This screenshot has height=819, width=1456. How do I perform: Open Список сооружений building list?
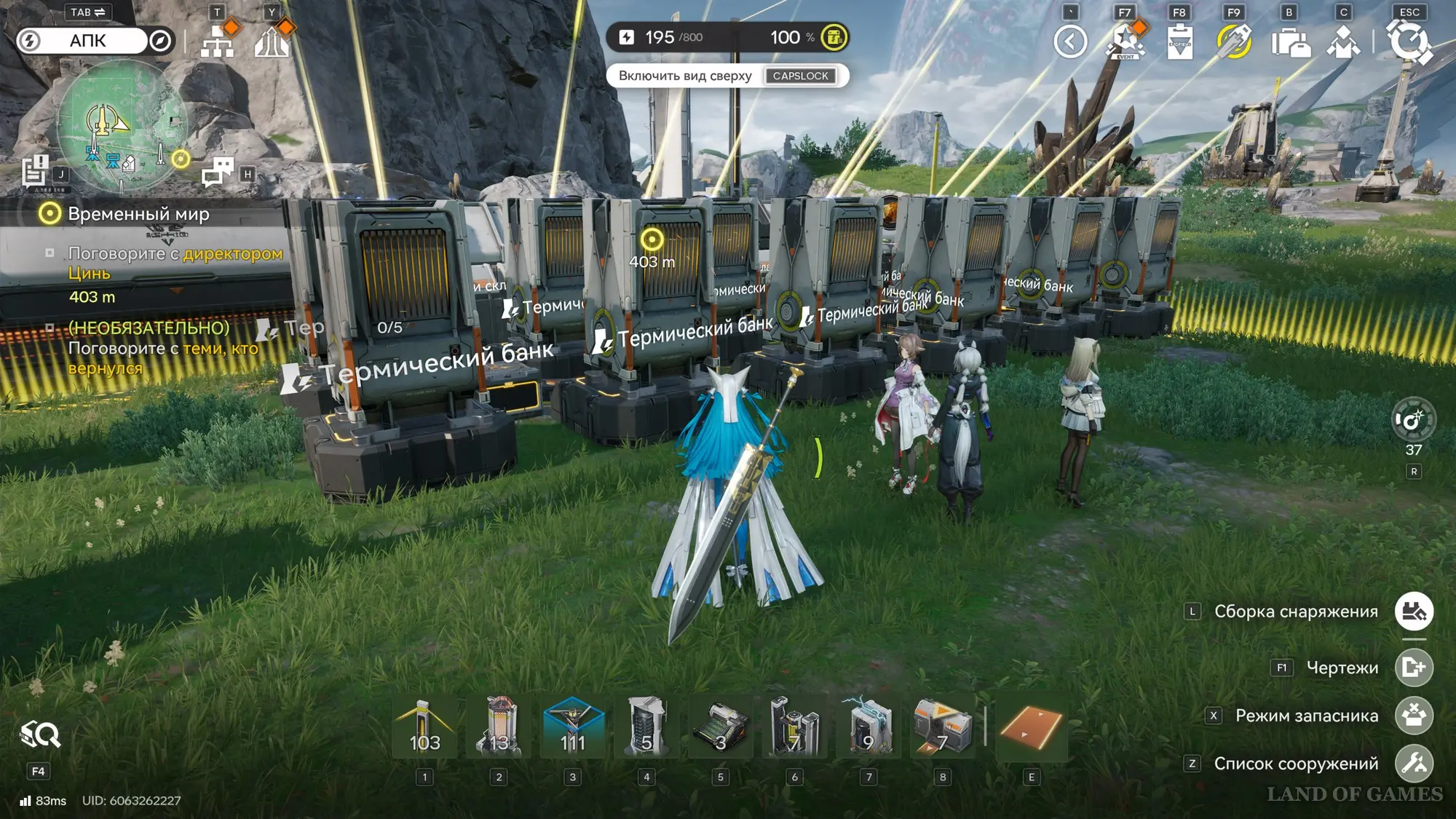click(x=1414, y=764)
